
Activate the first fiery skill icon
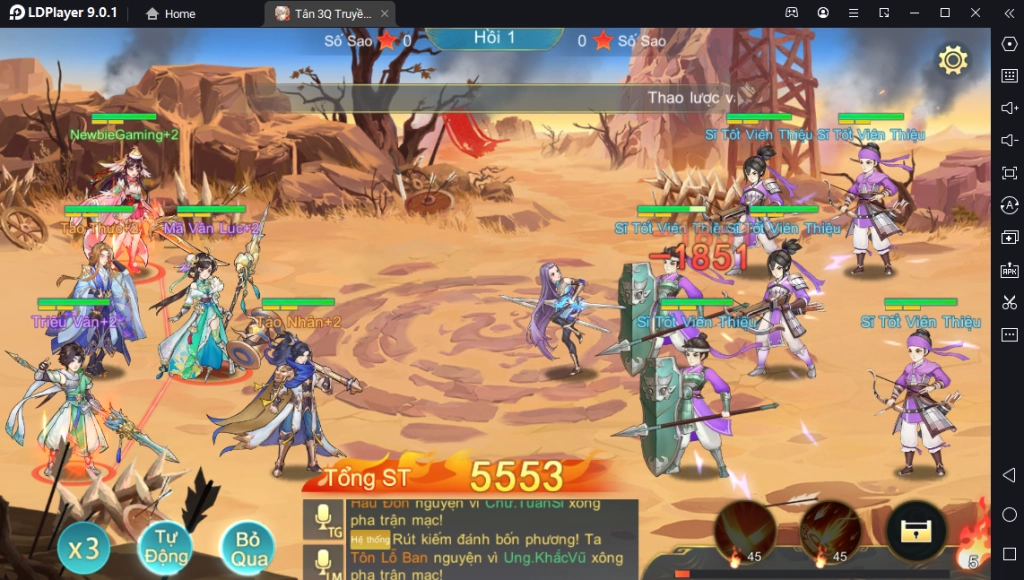coord(745,531)
